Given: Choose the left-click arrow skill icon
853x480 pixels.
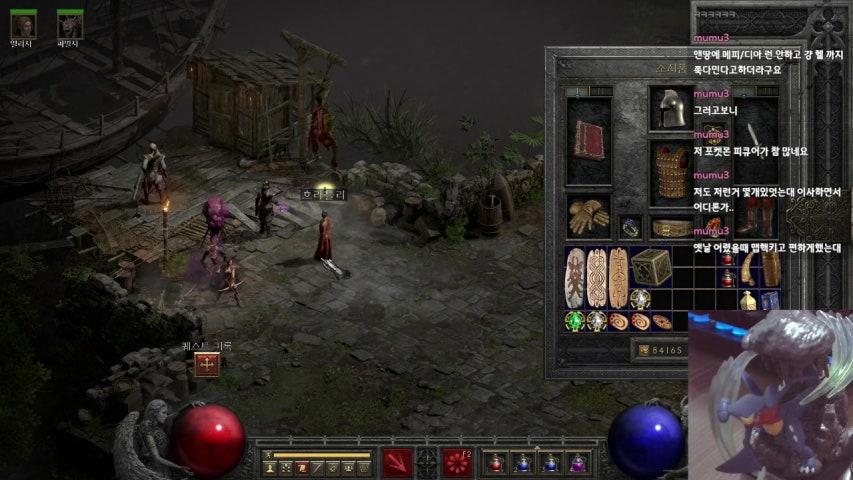Looking at the screenshot, I should (x=397, y=463).
